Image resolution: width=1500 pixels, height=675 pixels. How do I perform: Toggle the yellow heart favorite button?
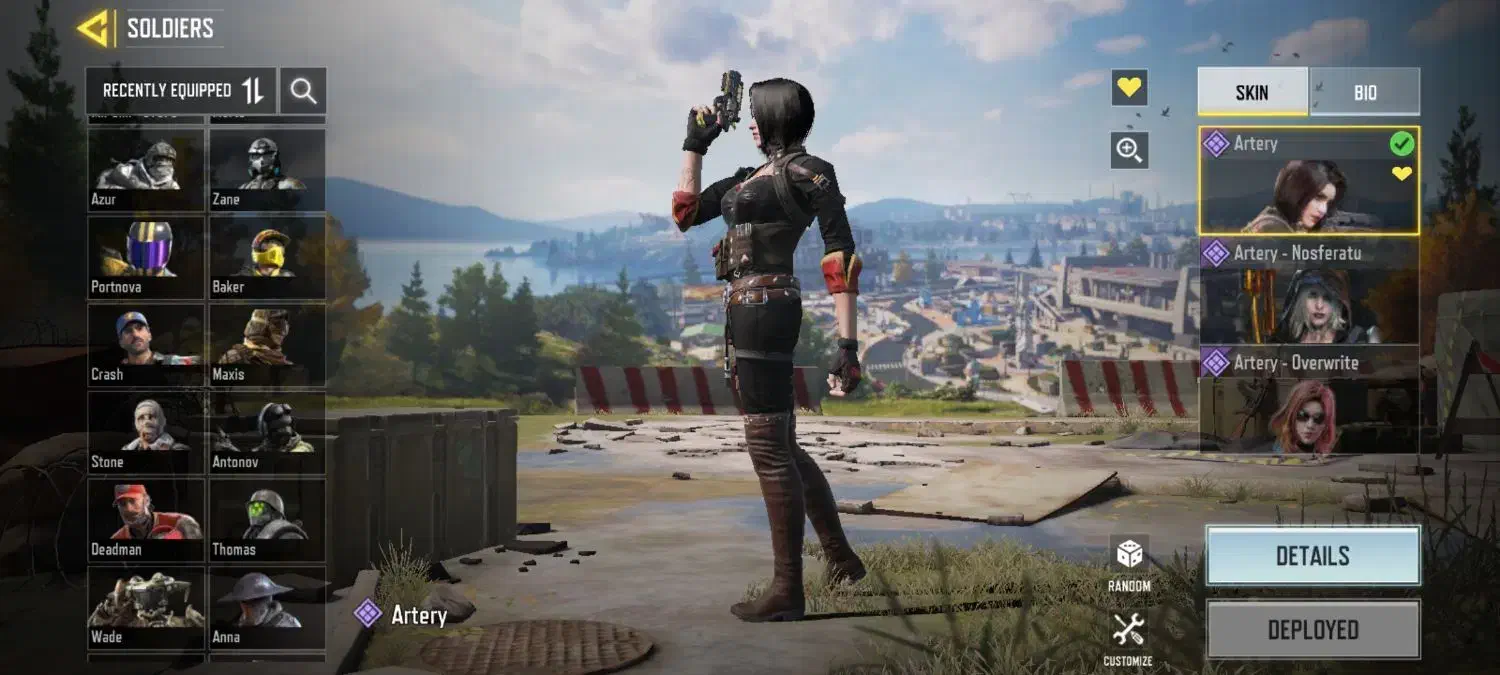[1129, 88]
